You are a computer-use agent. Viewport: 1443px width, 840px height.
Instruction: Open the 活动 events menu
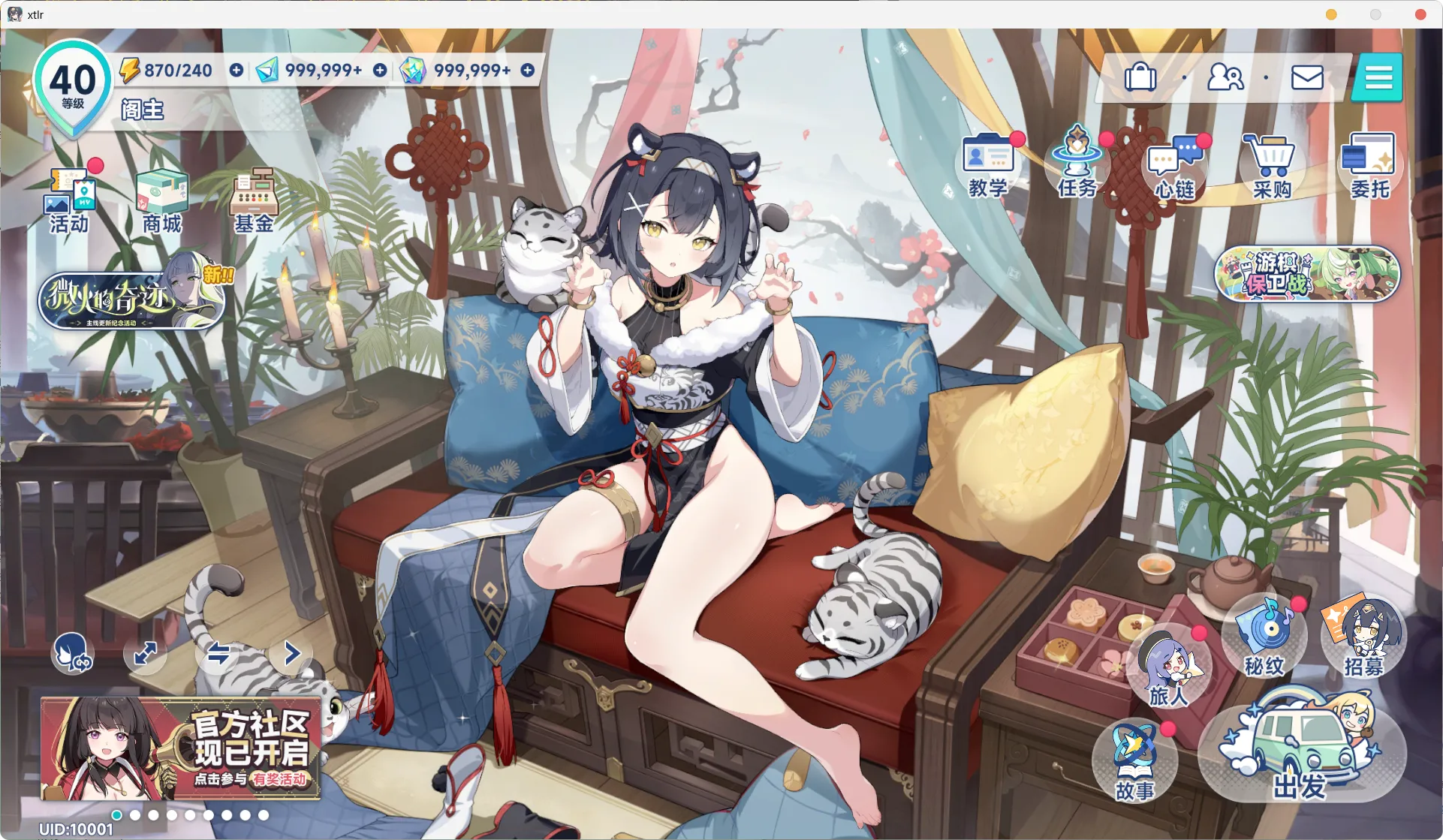point(71,200)
